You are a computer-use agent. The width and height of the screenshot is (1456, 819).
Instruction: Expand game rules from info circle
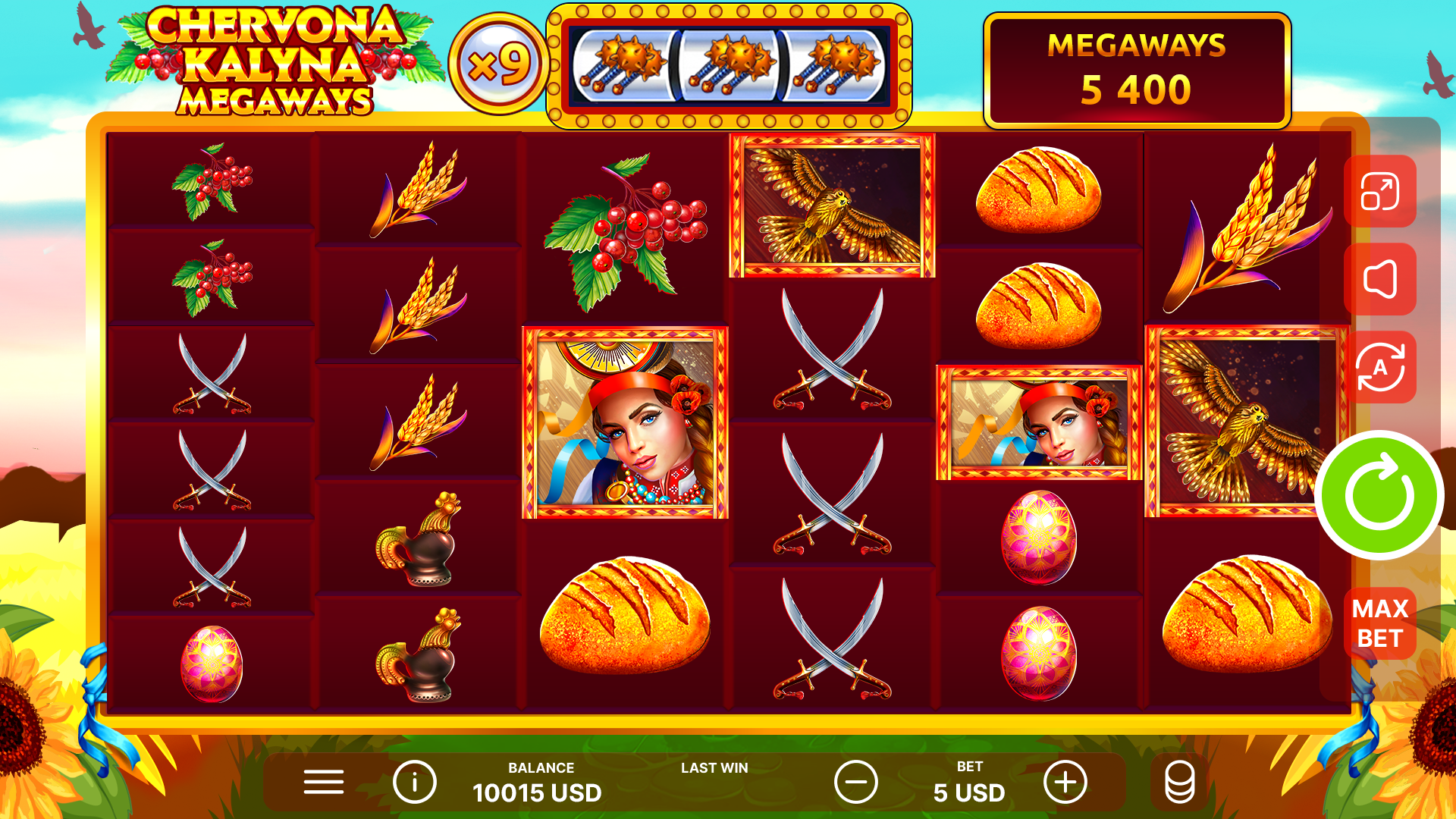tap(414, 780)
